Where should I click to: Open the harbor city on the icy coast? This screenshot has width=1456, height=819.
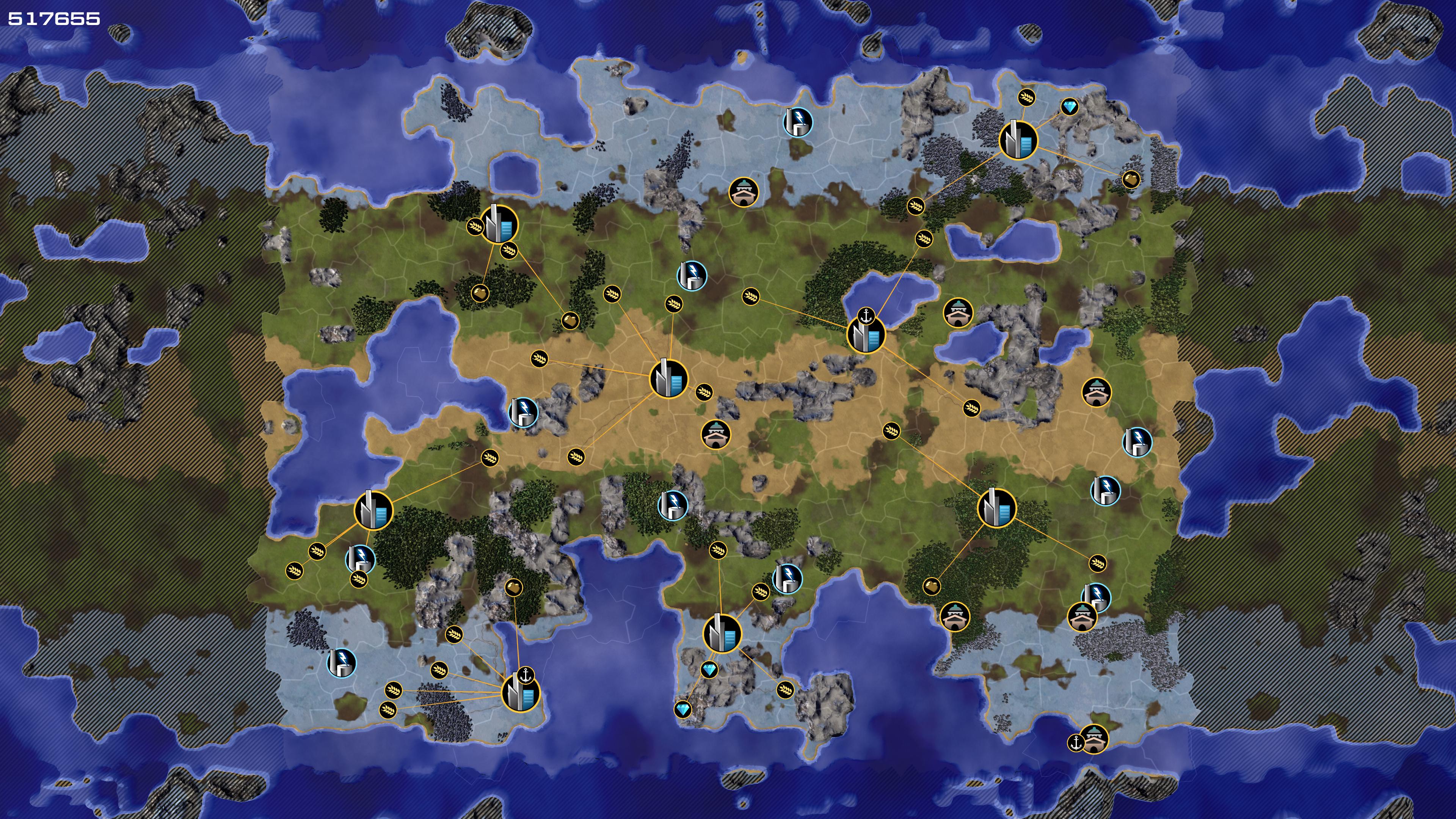pos(521,693)
